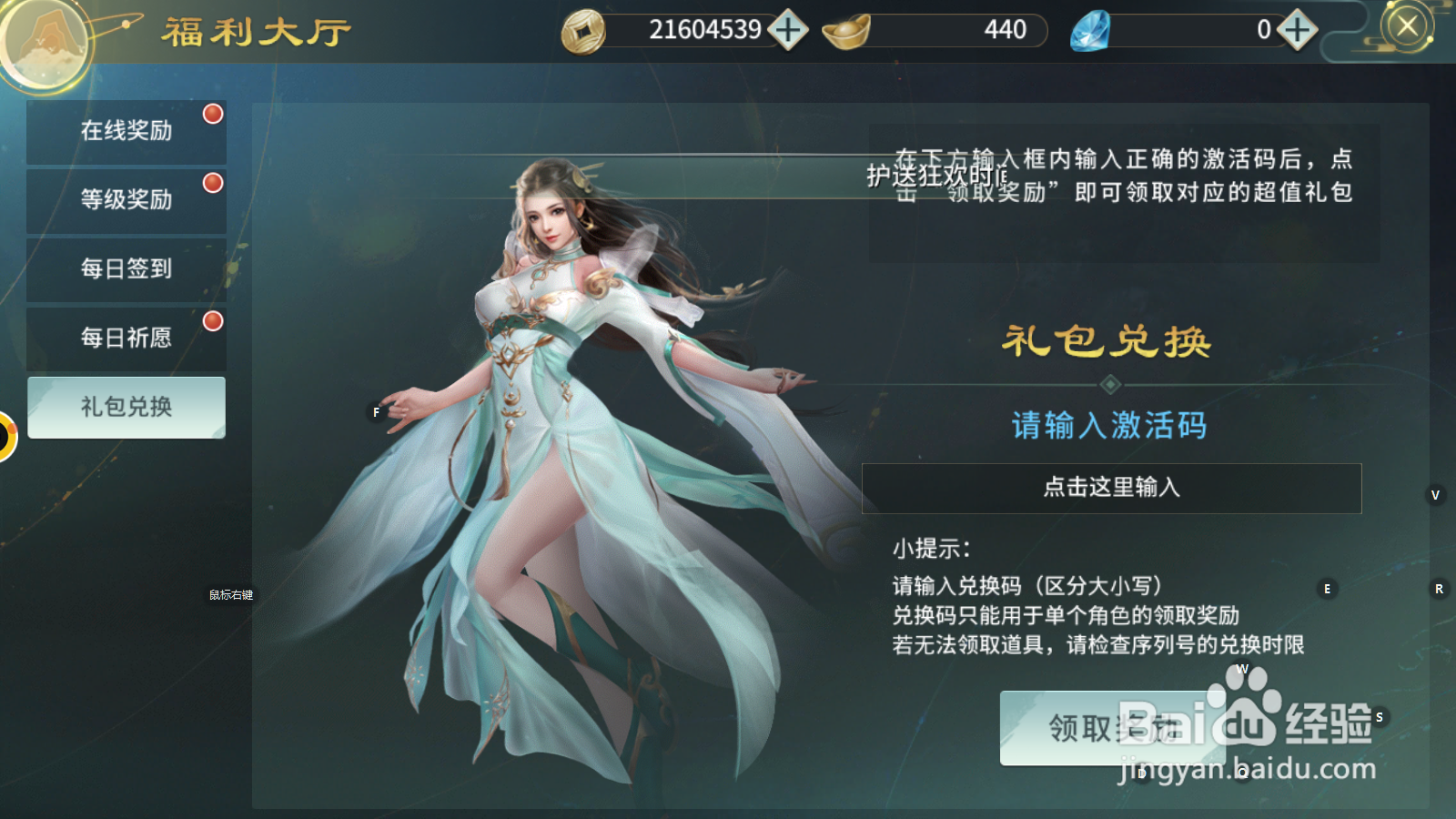The width and height of the screenshot is (1456, 819).
Task: Click the red notification dot on 等级奖励
Action: point(212,183)
